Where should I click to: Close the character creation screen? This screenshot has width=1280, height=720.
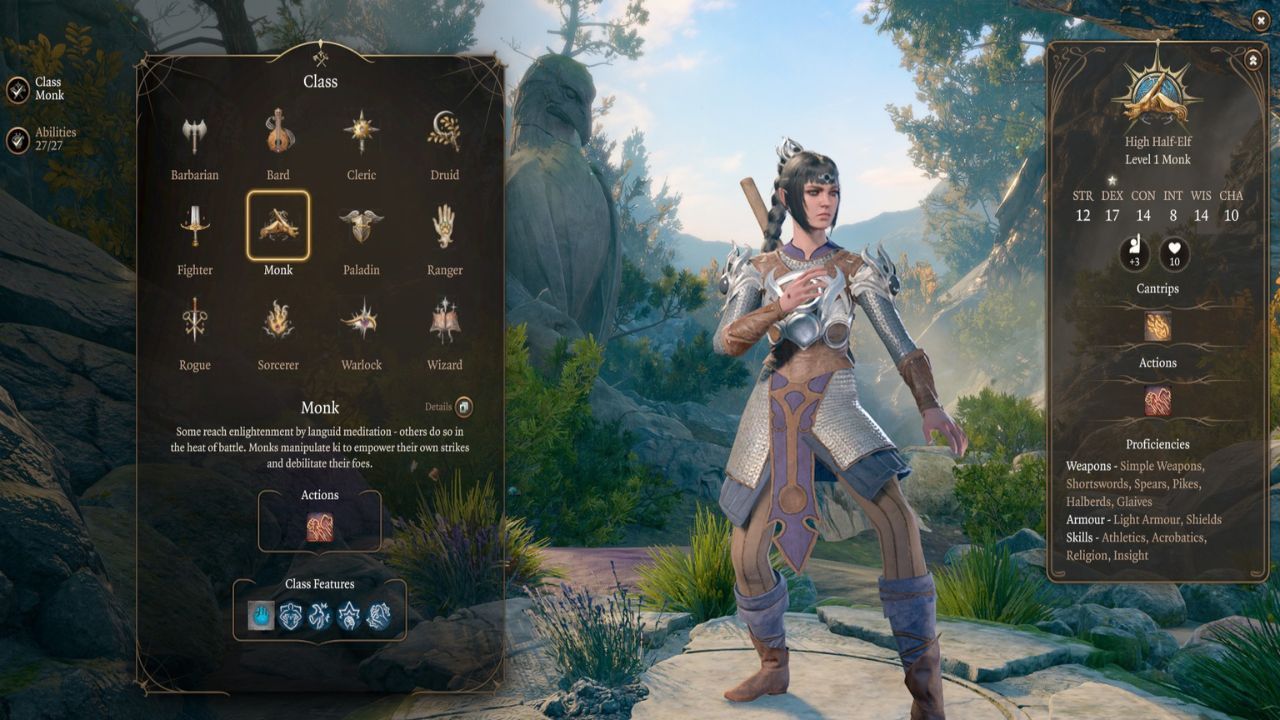[x=1260, y=20]
